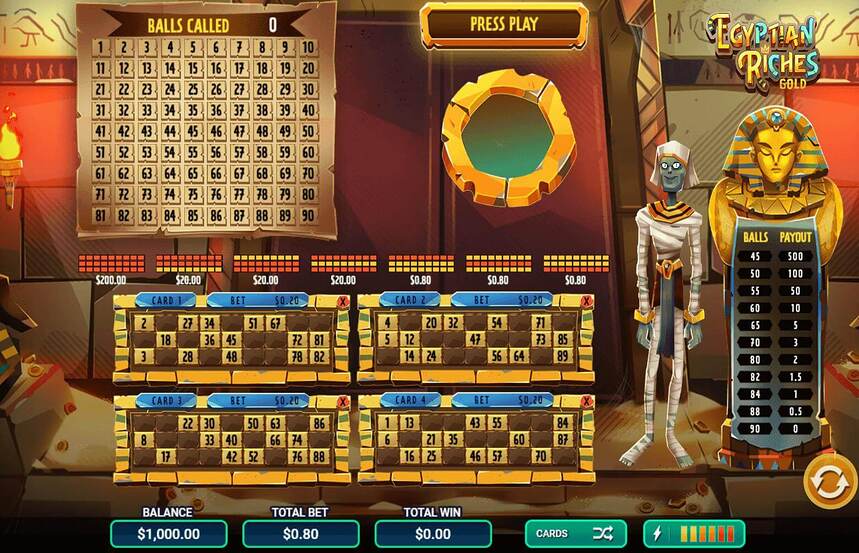Close Card 1 with its red X
This screenshot has height=553, width=859.
(x=344, y=301)
